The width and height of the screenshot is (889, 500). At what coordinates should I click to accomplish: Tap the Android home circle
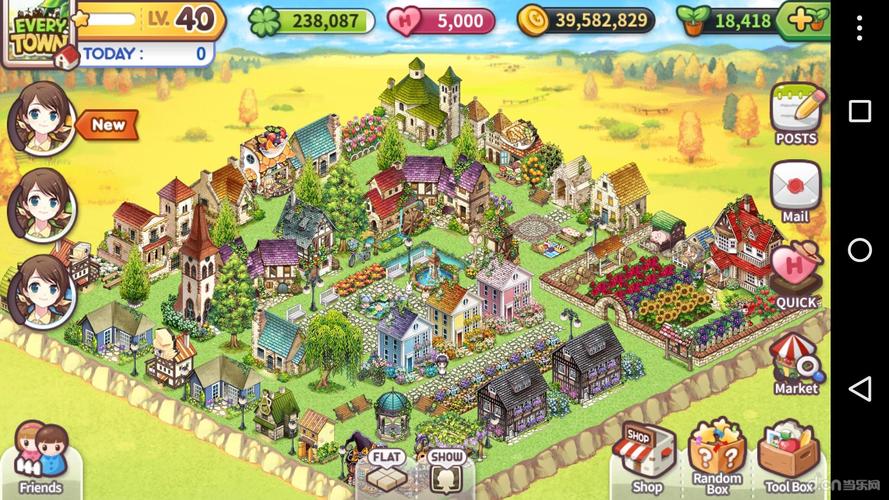[x=859, y=250]
